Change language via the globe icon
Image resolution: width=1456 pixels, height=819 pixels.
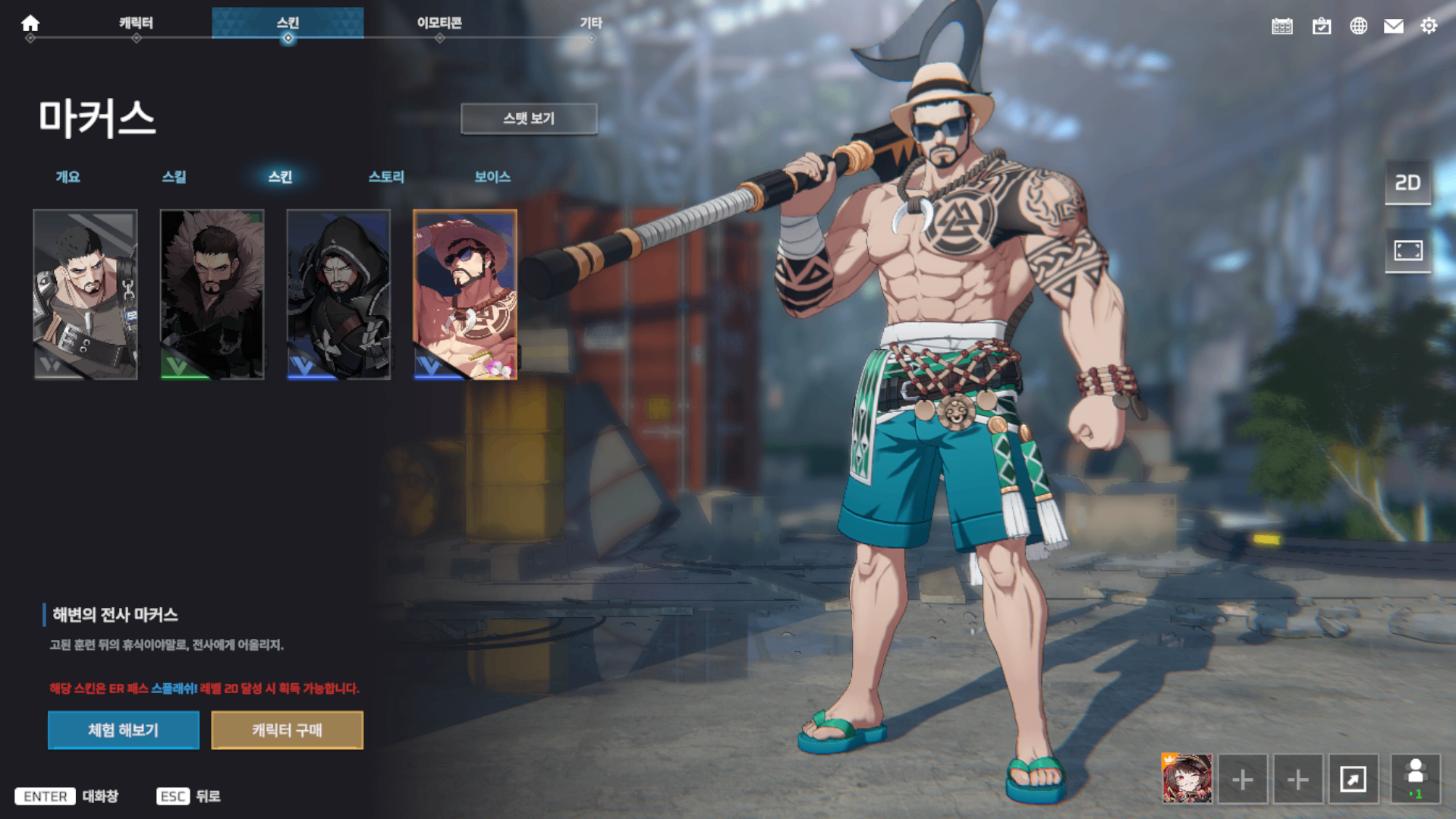pos(1358,25)
